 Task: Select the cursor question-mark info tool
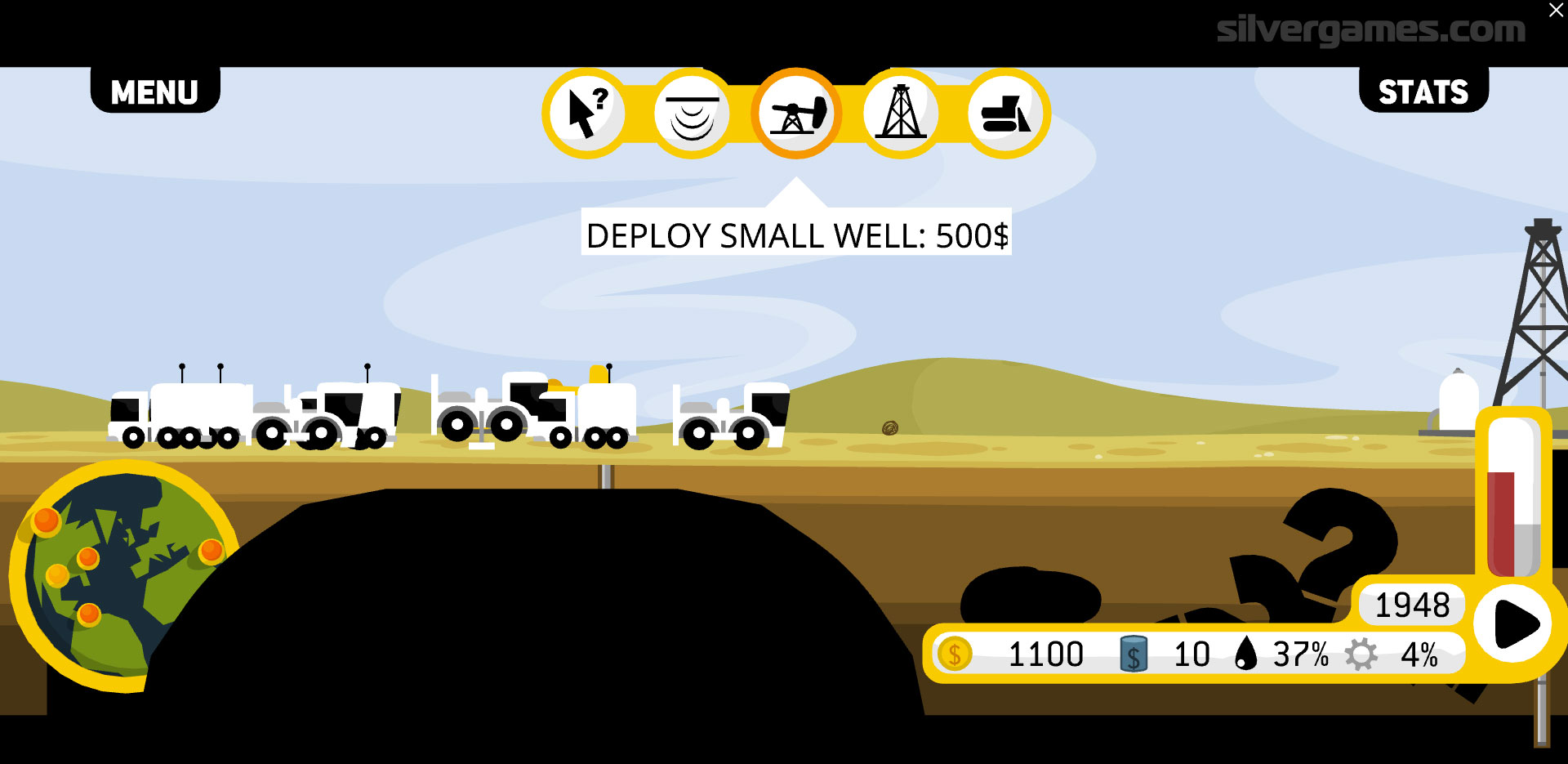tap(586, 114)
